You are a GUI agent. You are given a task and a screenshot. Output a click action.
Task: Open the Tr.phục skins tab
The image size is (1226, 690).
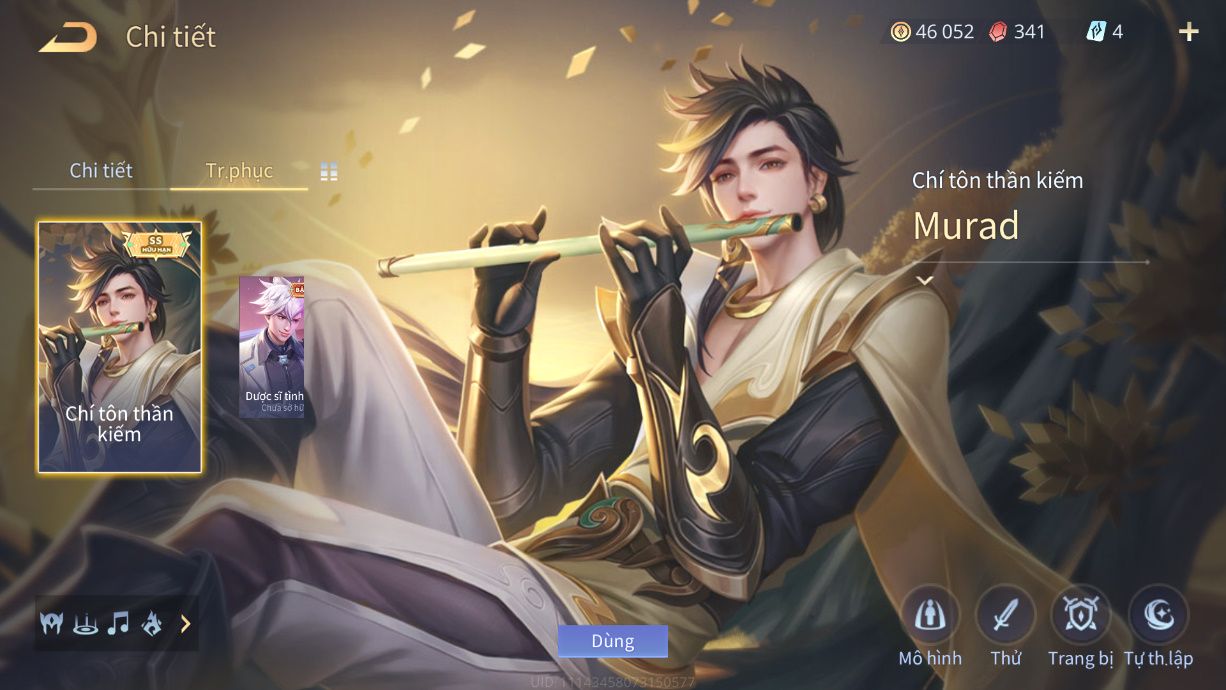pos(239,171)
